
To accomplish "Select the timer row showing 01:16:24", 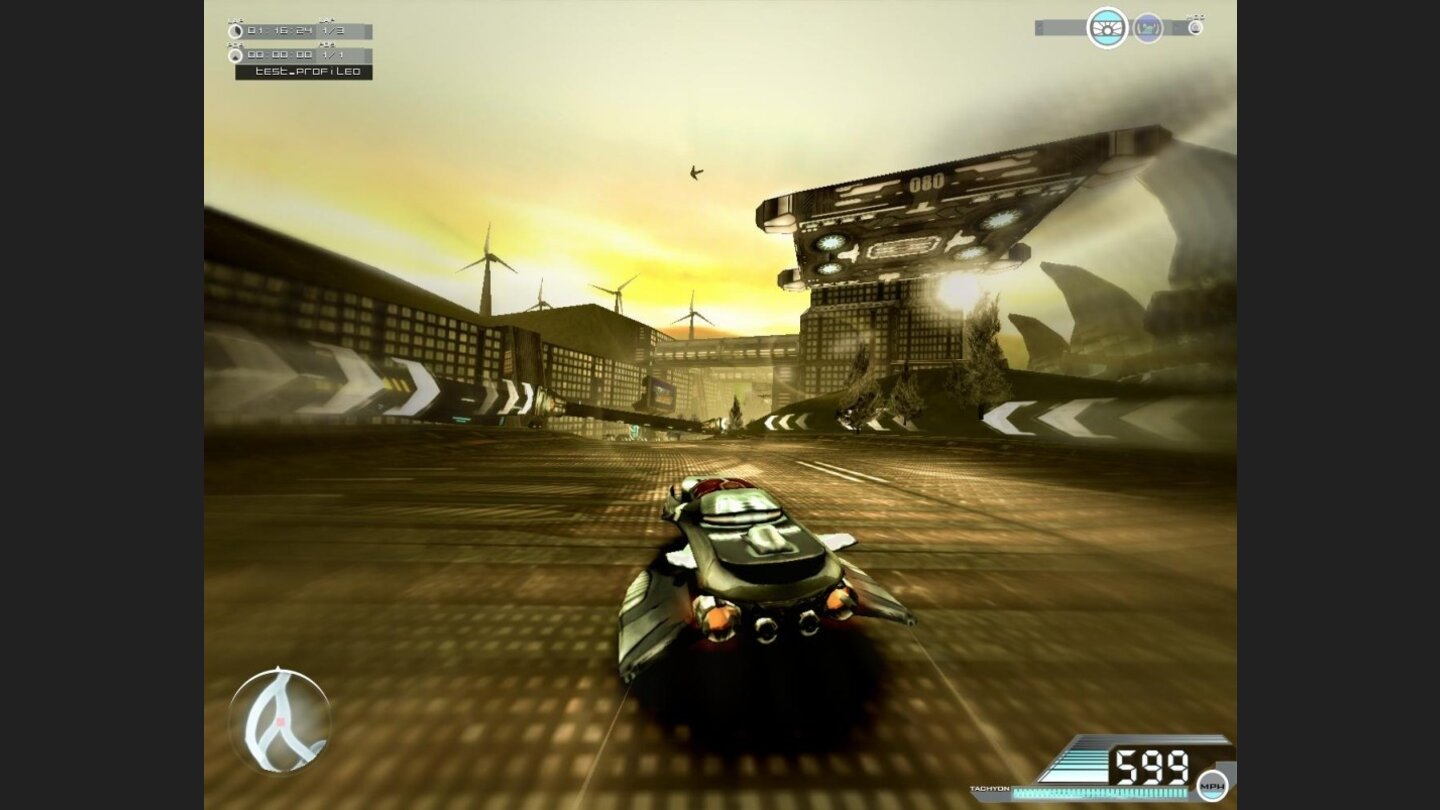I will coord(280,30).
